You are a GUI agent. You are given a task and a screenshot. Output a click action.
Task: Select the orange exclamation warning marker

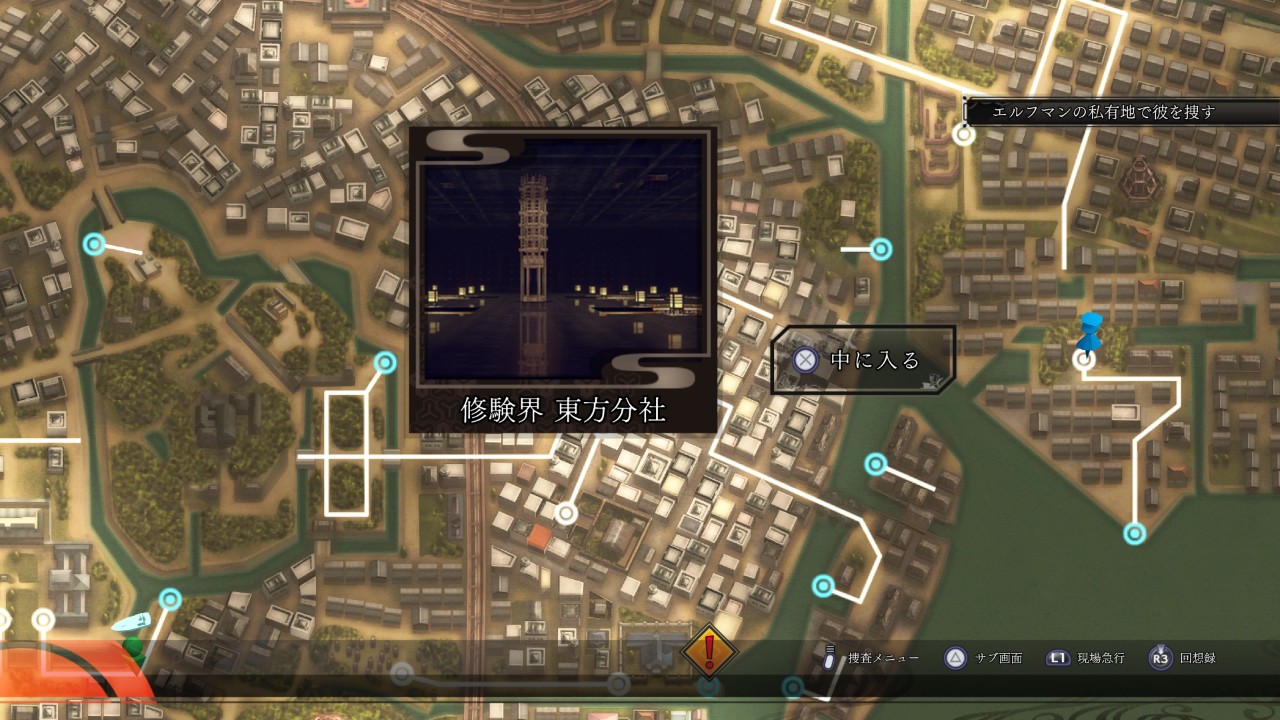pos(709,651)
